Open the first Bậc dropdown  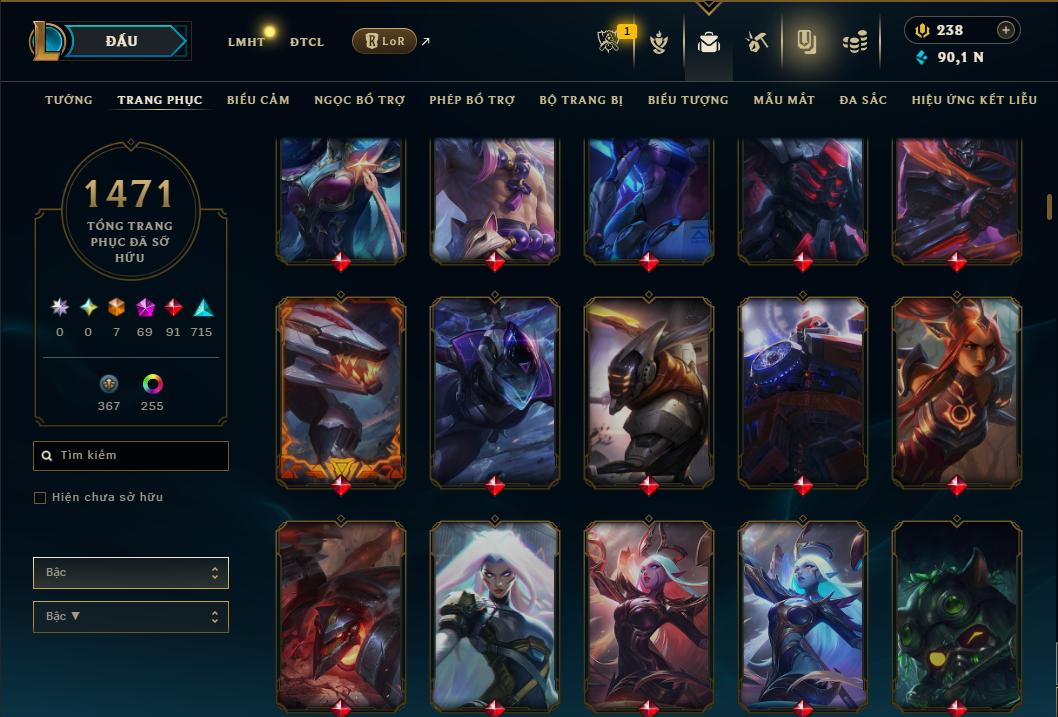131,573
